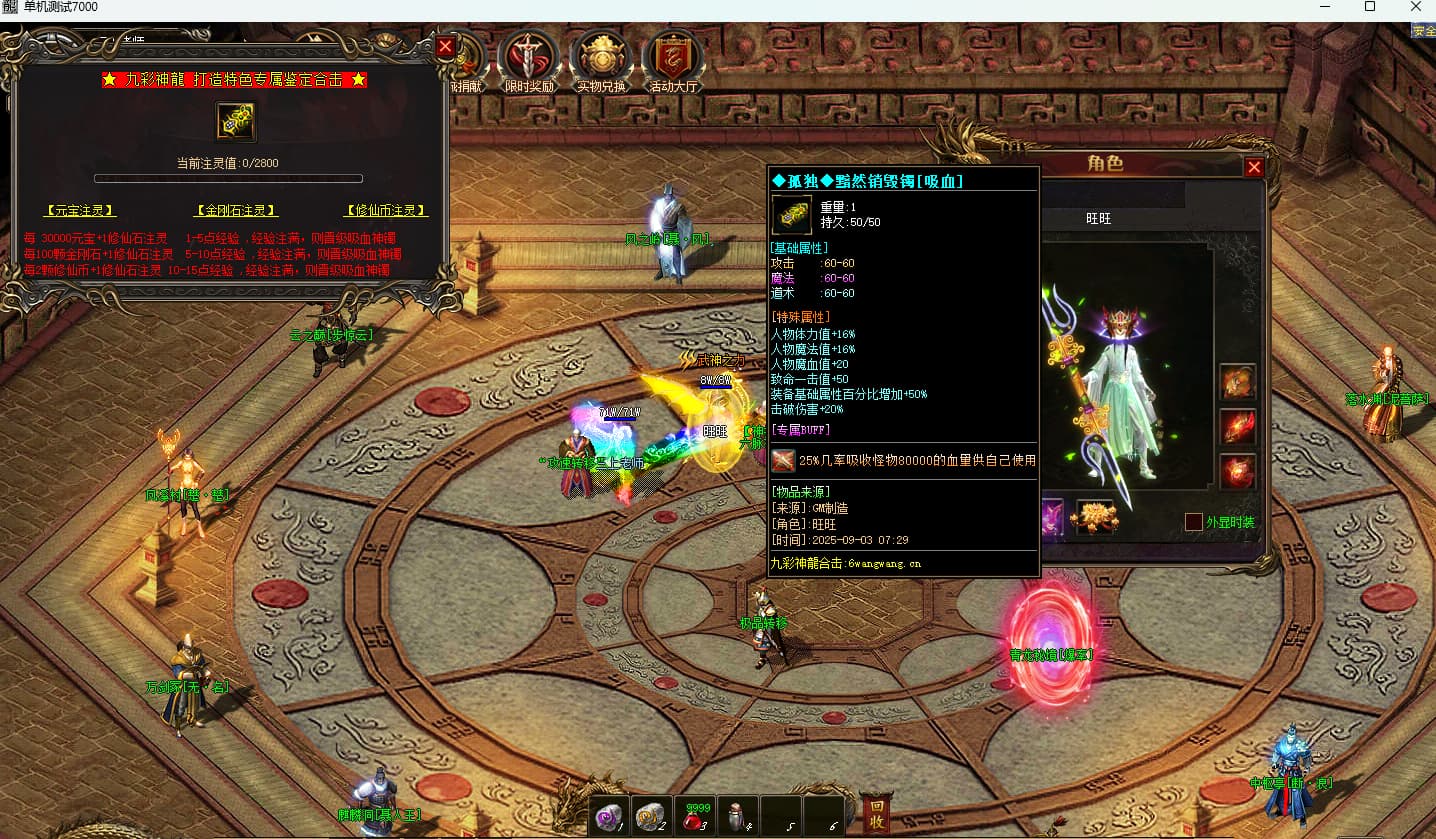
Task: Choose the 修仙币注灵 infusion option
Action: 386,211
